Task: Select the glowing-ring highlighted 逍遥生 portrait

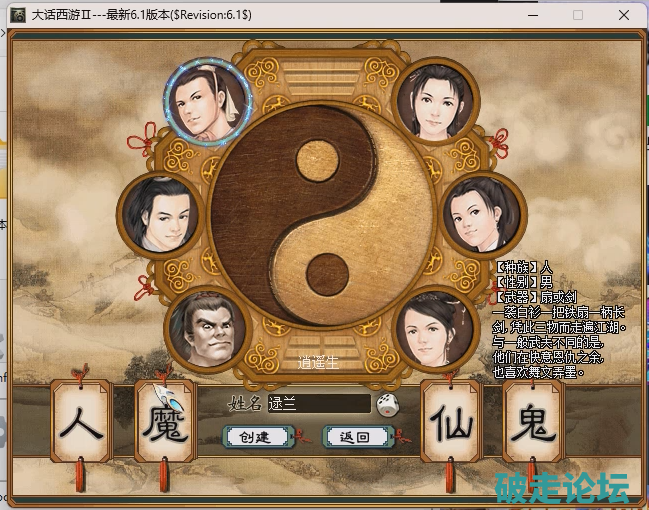Action: point(208,100)
